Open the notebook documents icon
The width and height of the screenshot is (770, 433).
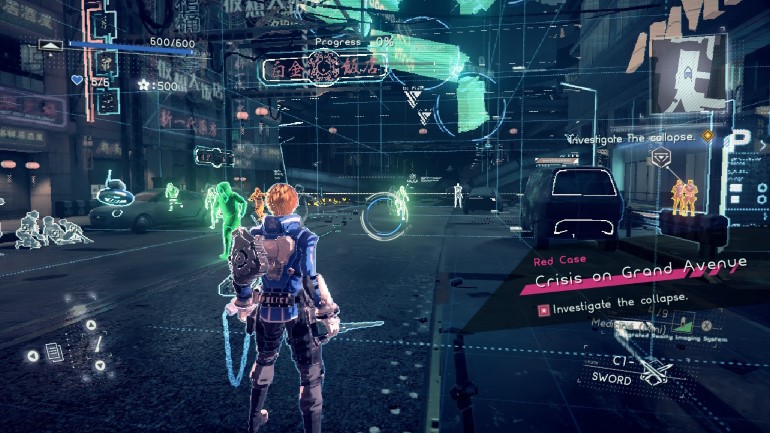click(54, 353)
